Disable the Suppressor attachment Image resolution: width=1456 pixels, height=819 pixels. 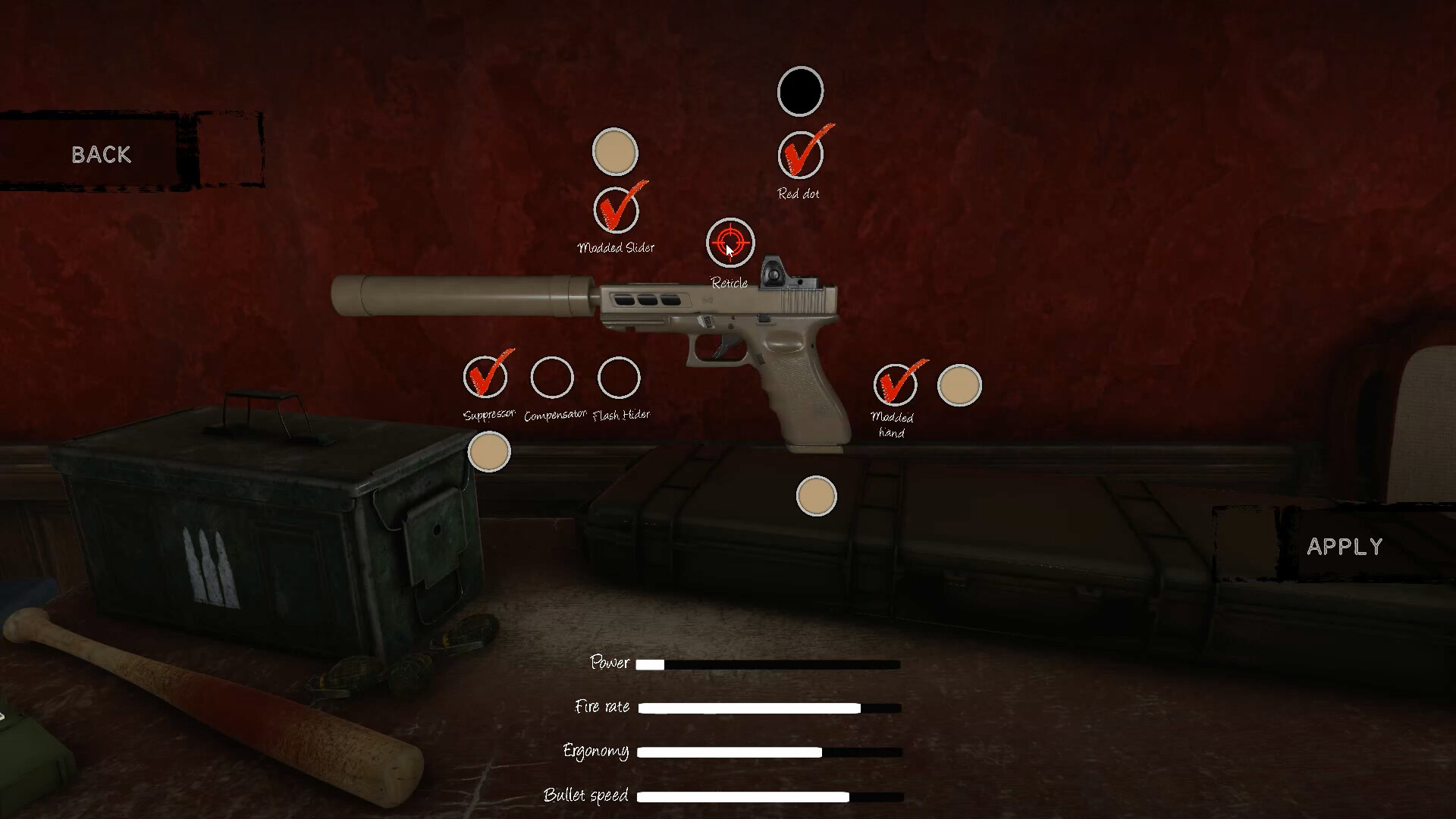[x=488, y=378]
